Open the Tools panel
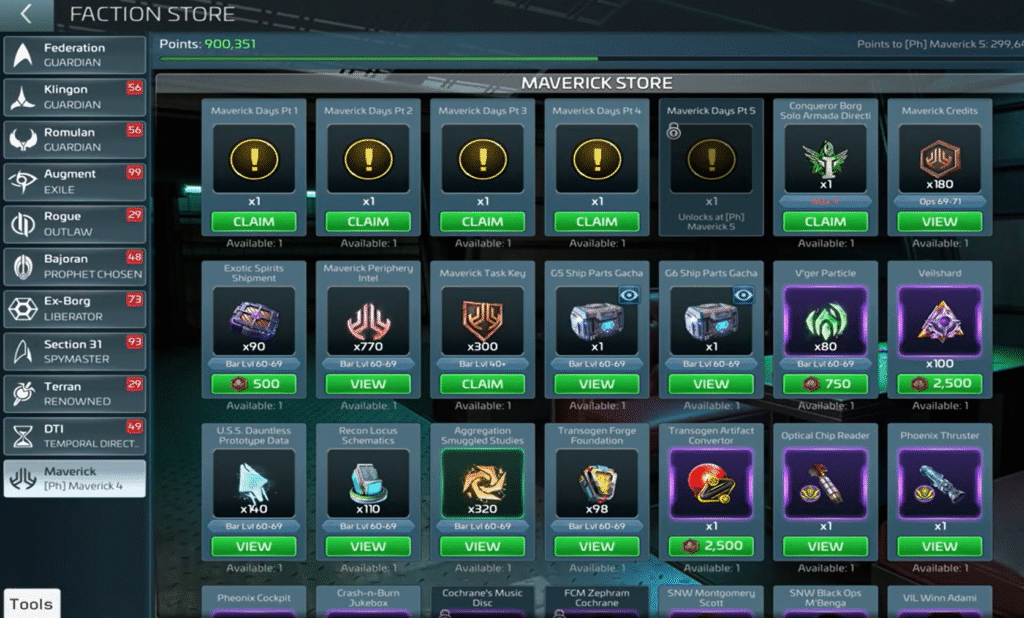This screenshot has width=1024, height=618. pos(31,604)
